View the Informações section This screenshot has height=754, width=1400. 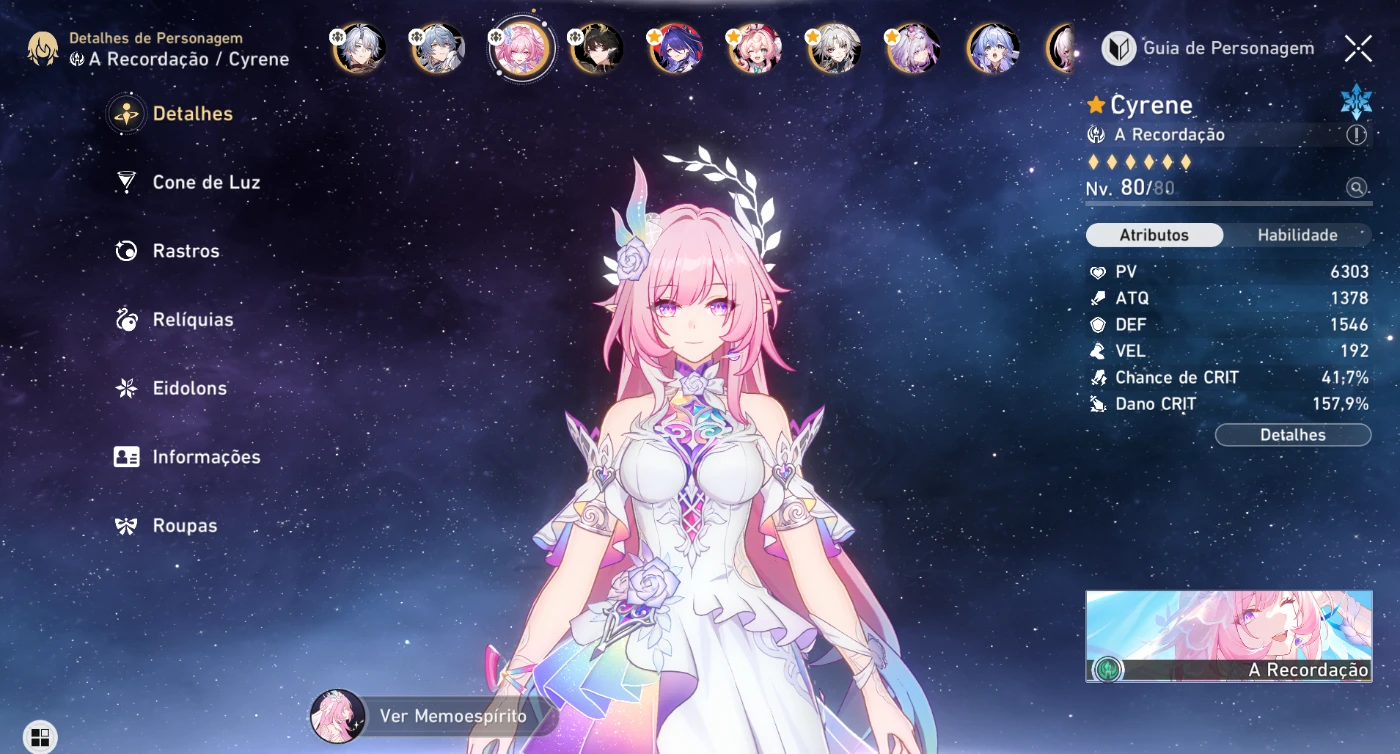click(x=205, y=457)
